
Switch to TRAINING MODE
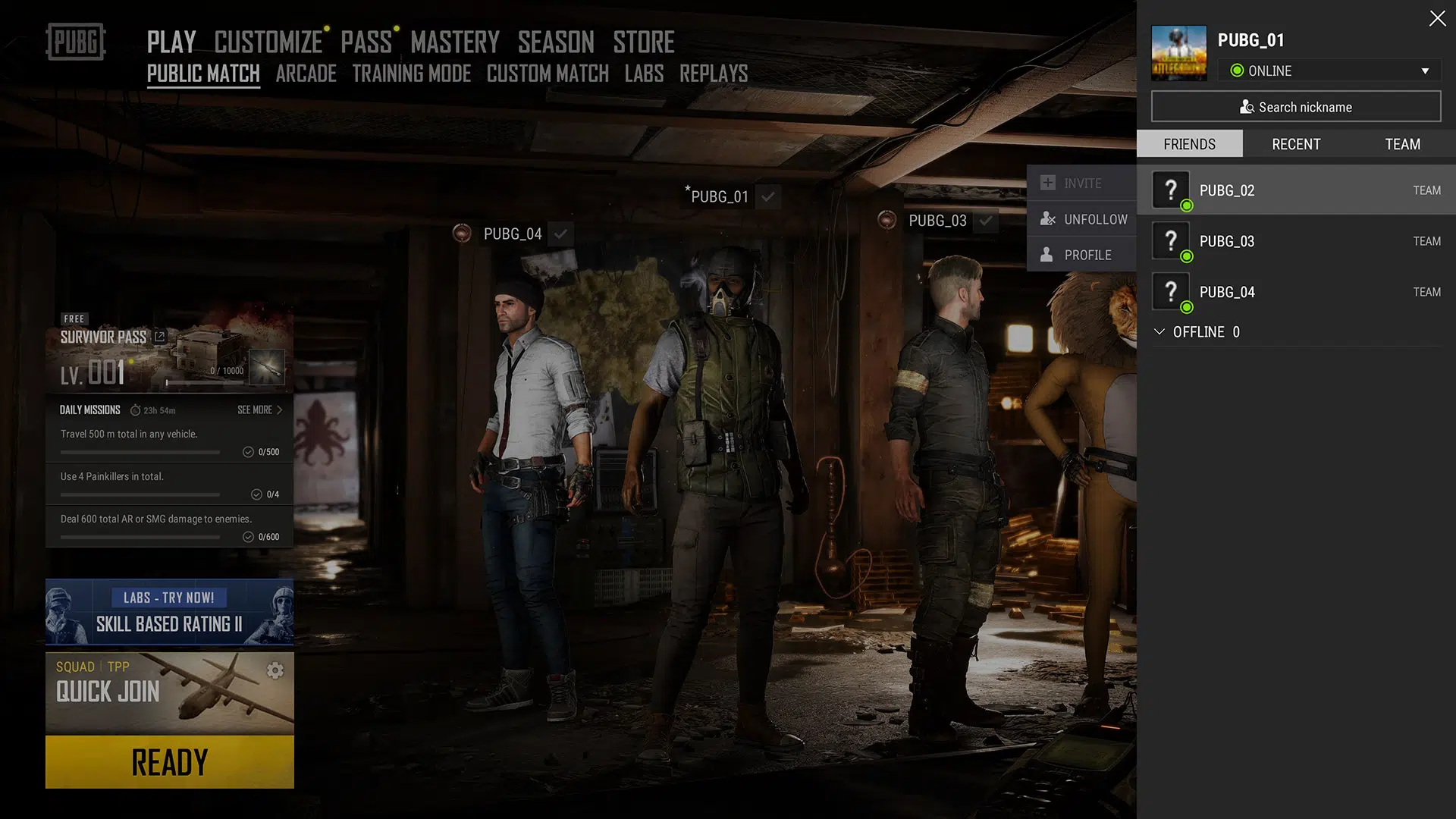click(x=411, y=74)
